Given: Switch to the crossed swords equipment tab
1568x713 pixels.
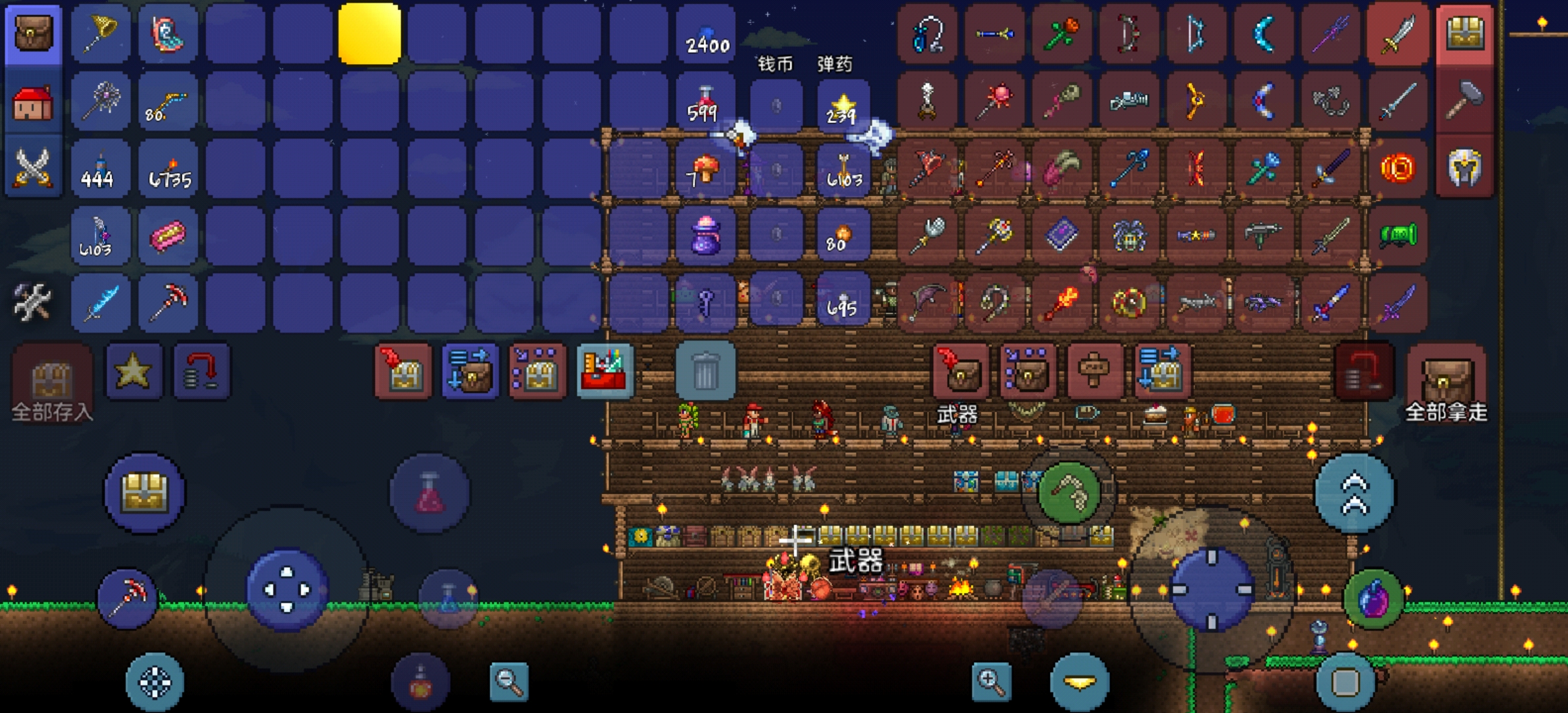Looking at the screenshot, I should (33, 168).
